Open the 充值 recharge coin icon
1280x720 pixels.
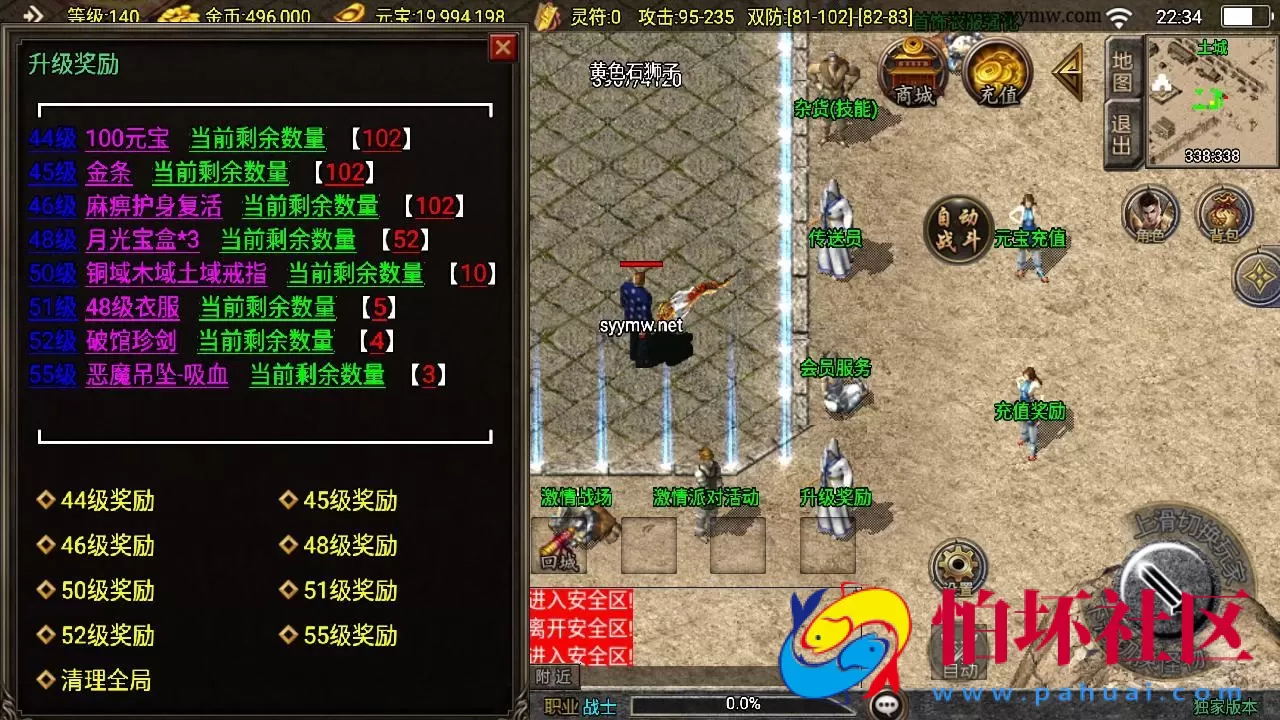pyautogui.click(x=995, y=72)
